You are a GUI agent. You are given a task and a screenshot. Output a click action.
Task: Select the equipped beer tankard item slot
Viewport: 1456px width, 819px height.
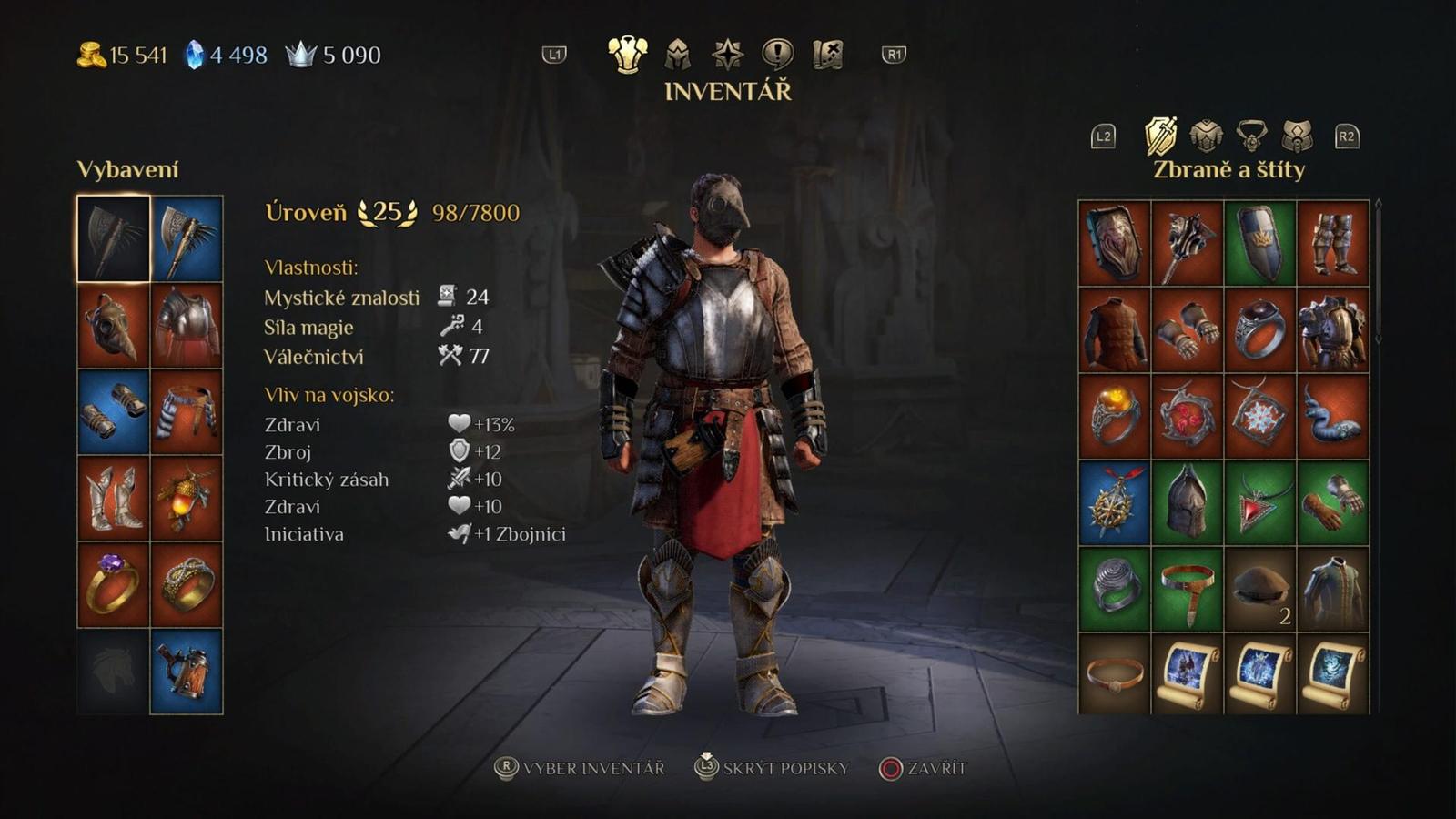[x=187, y=672]
